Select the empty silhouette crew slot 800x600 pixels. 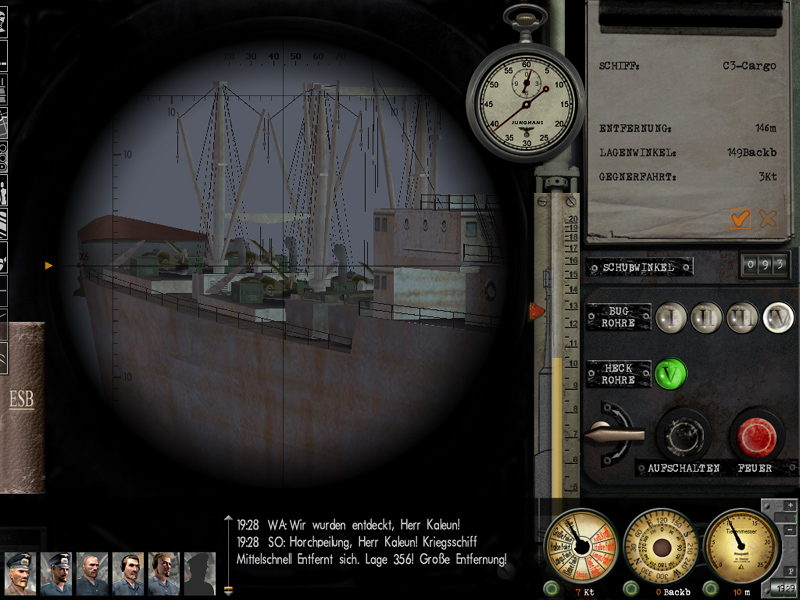point(200,574)
